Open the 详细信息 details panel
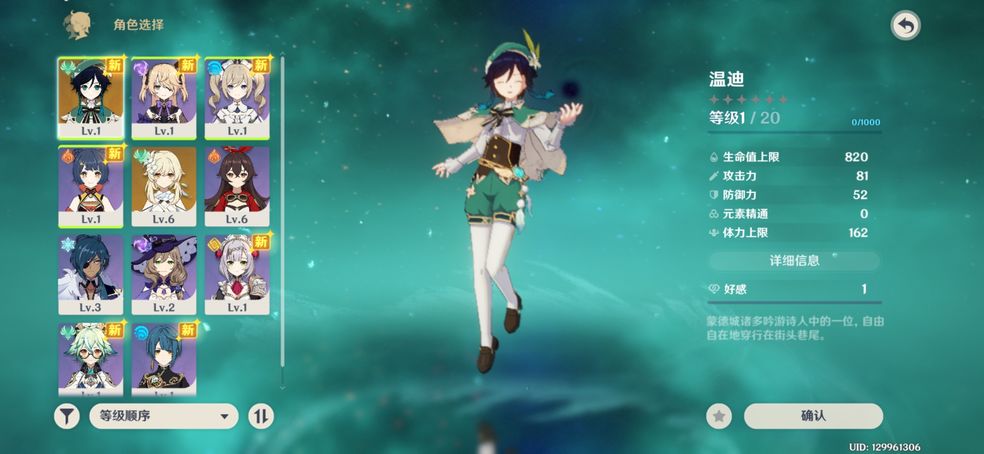Image resolution: width=984 pixels, height=454 pixels. (x=795, y=261)
